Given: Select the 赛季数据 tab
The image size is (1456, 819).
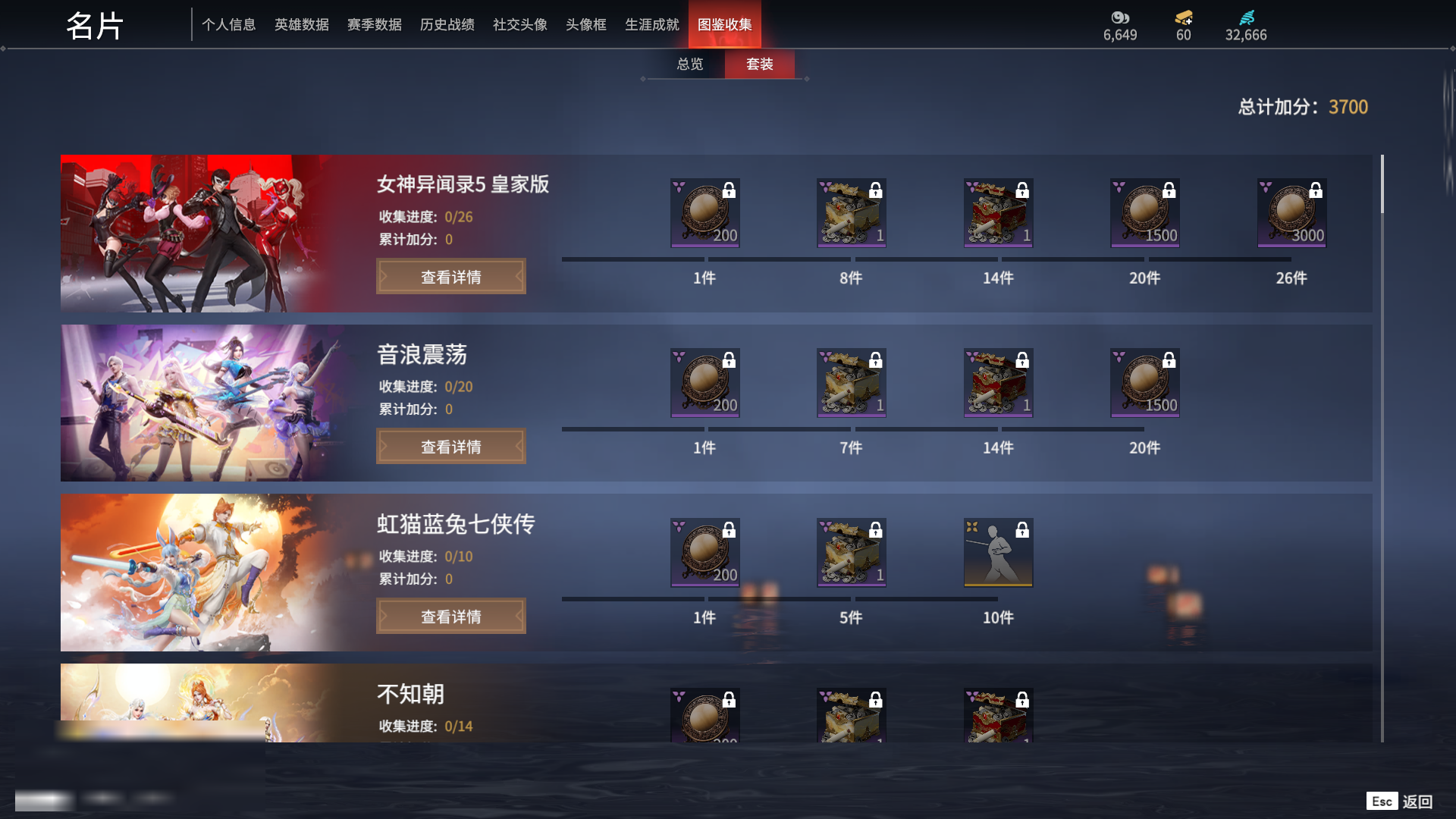Looking at the screenshot, I should pyautogui.click(x=374, y=25).
